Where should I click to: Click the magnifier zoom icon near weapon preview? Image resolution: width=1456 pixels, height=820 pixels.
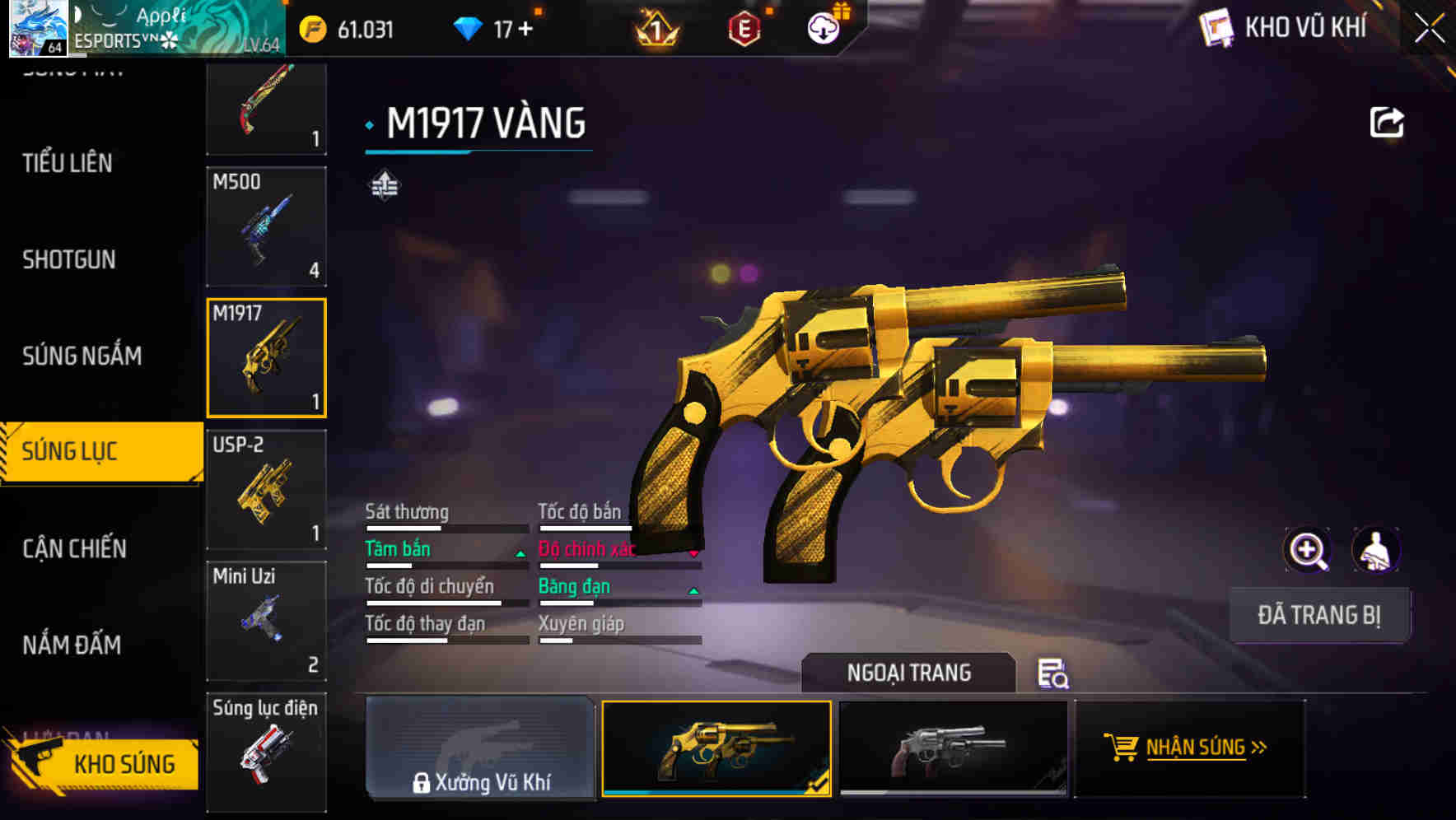click(1309, 549)
